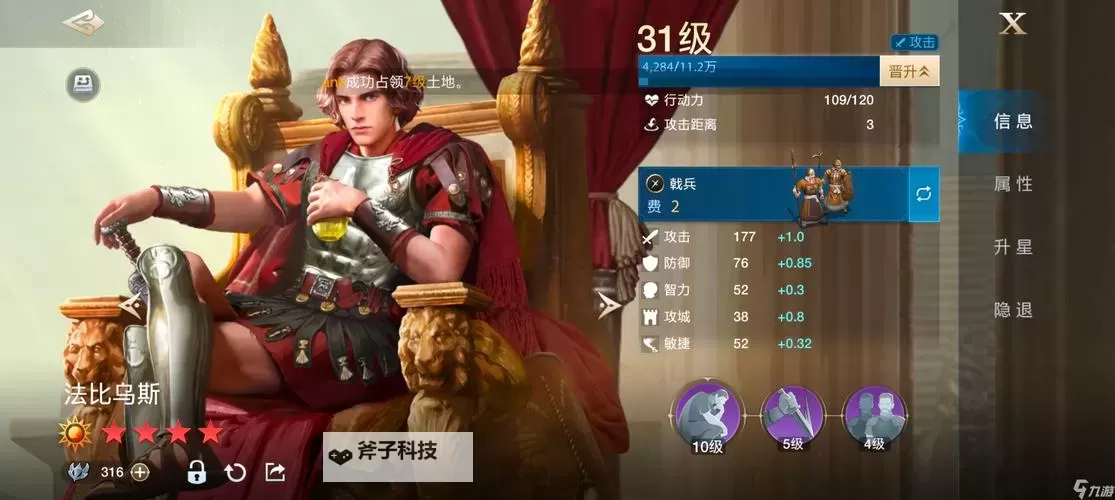Toggle the hero lock icon
Viewport: 1115px width, 500px height.
196,472
